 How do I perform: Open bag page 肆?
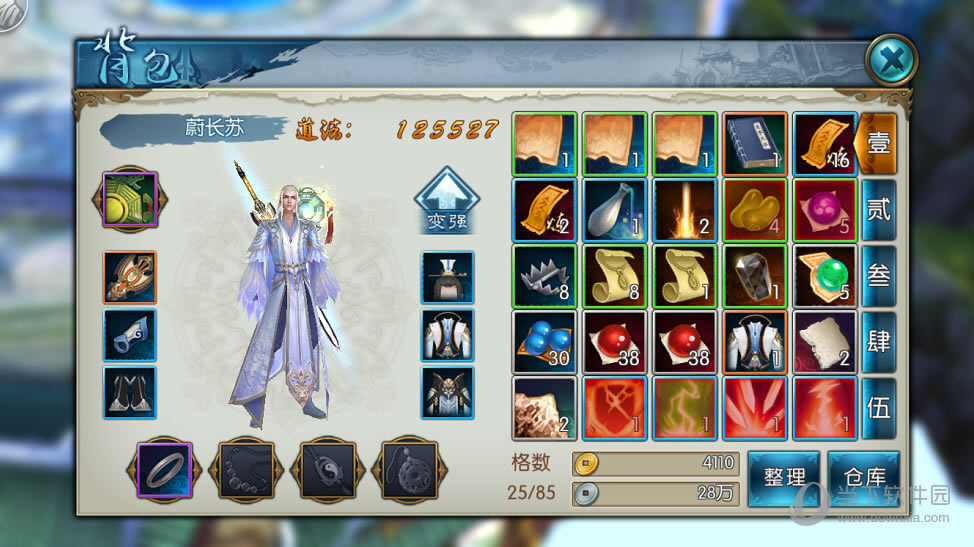(x=878, y=340)
